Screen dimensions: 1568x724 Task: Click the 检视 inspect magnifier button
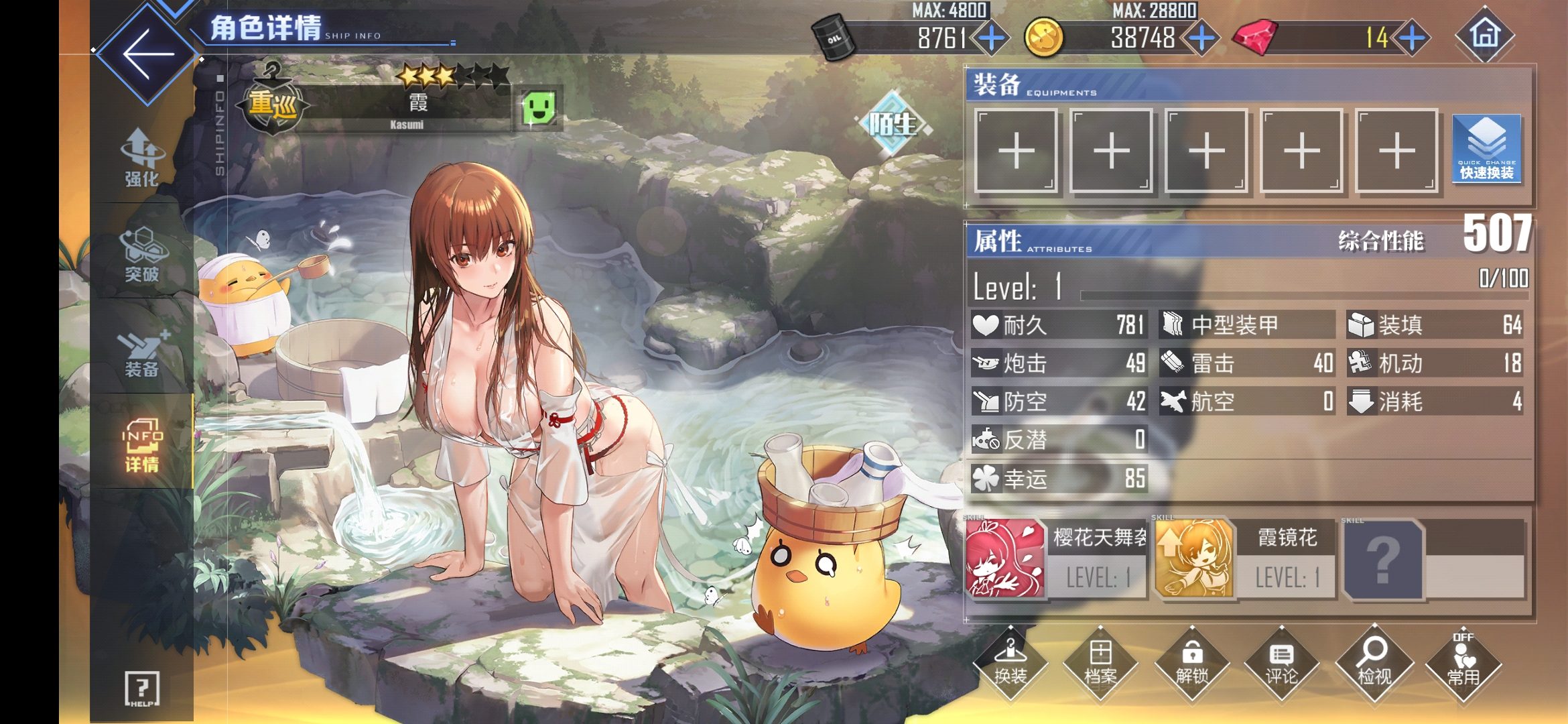coord(1374,663)
